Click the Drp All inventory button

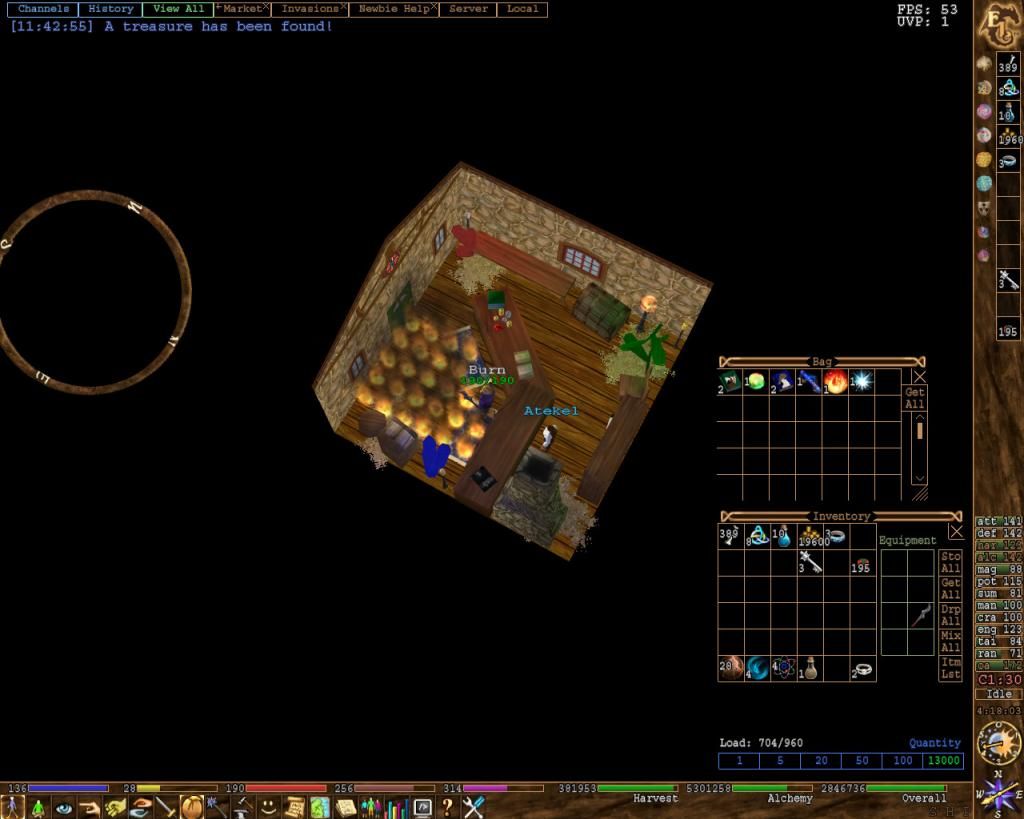[x=951, y=615]
